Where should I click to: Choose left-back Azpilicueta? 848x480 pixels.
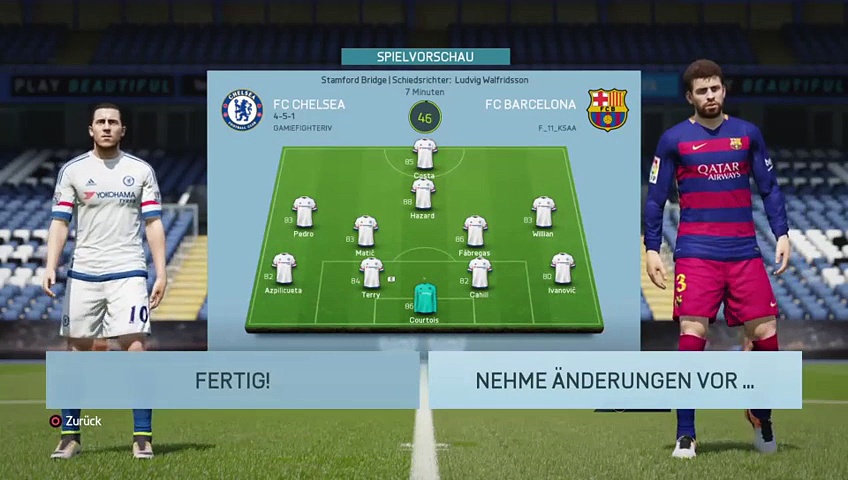tap(284, 268)
